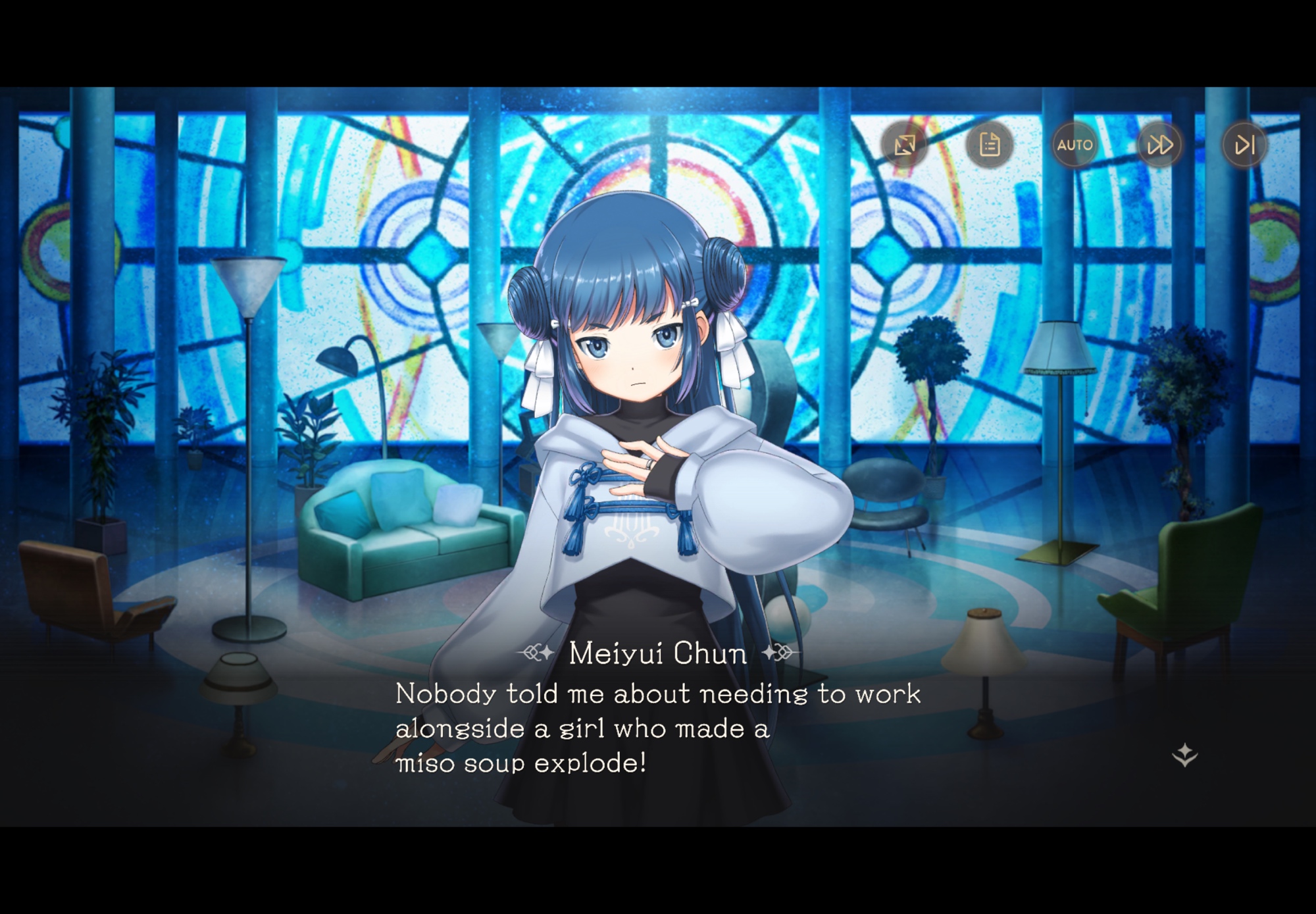Skip the story scene with the skip-to-end button

tap(1244, 144)
